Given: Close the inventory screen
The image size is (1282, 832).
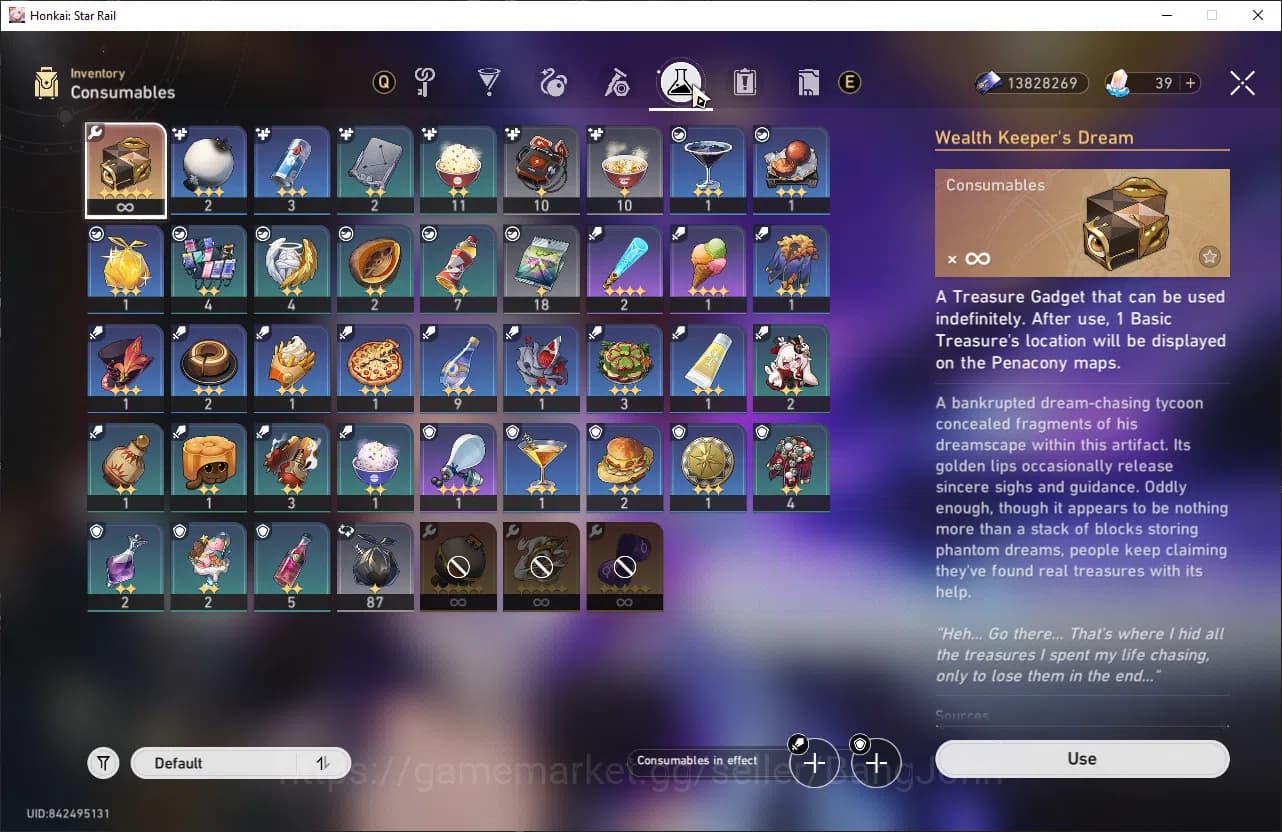Looking at the screenshot, I should 1242,83.
